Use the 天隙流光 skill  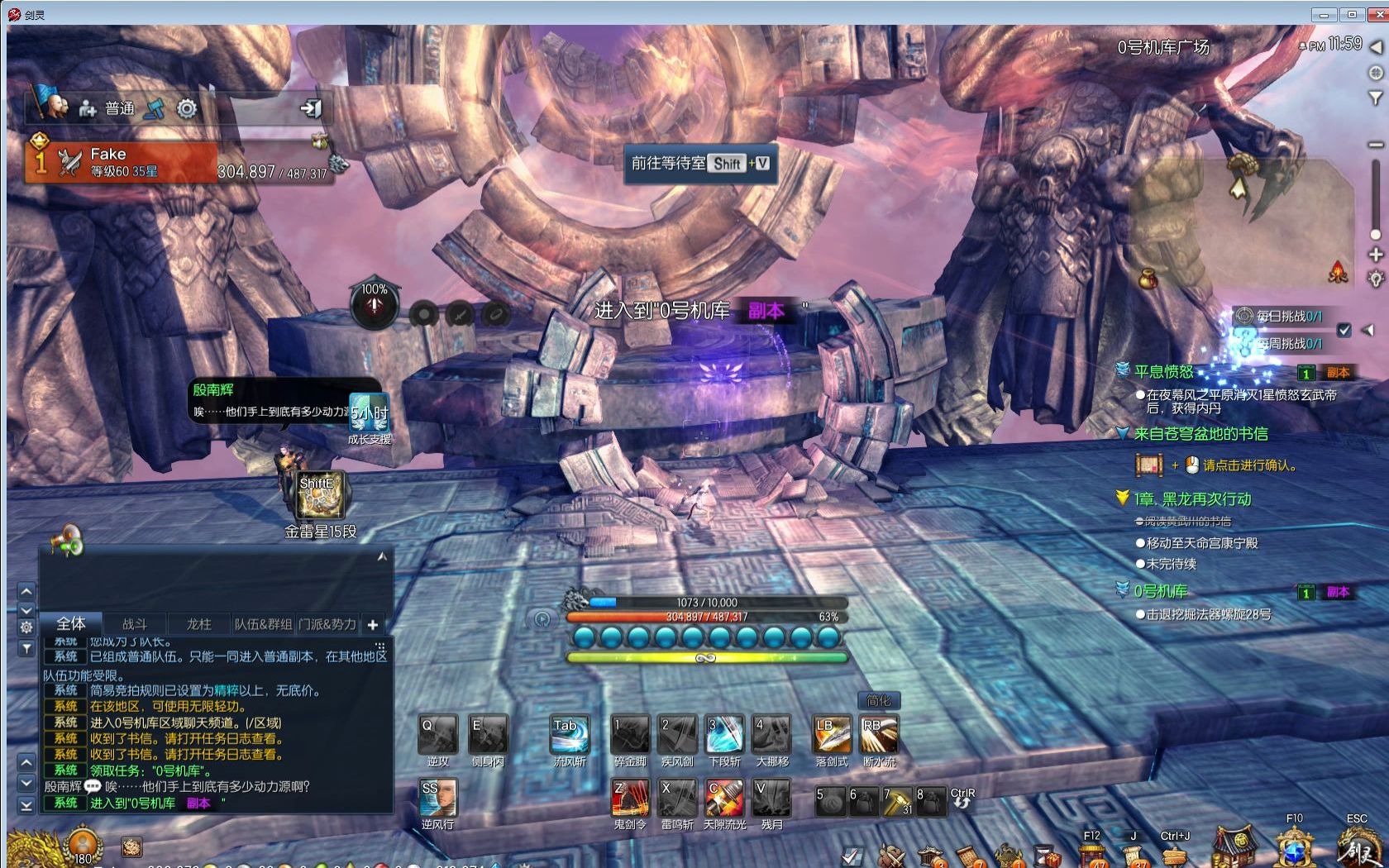[x=724, y=797]
